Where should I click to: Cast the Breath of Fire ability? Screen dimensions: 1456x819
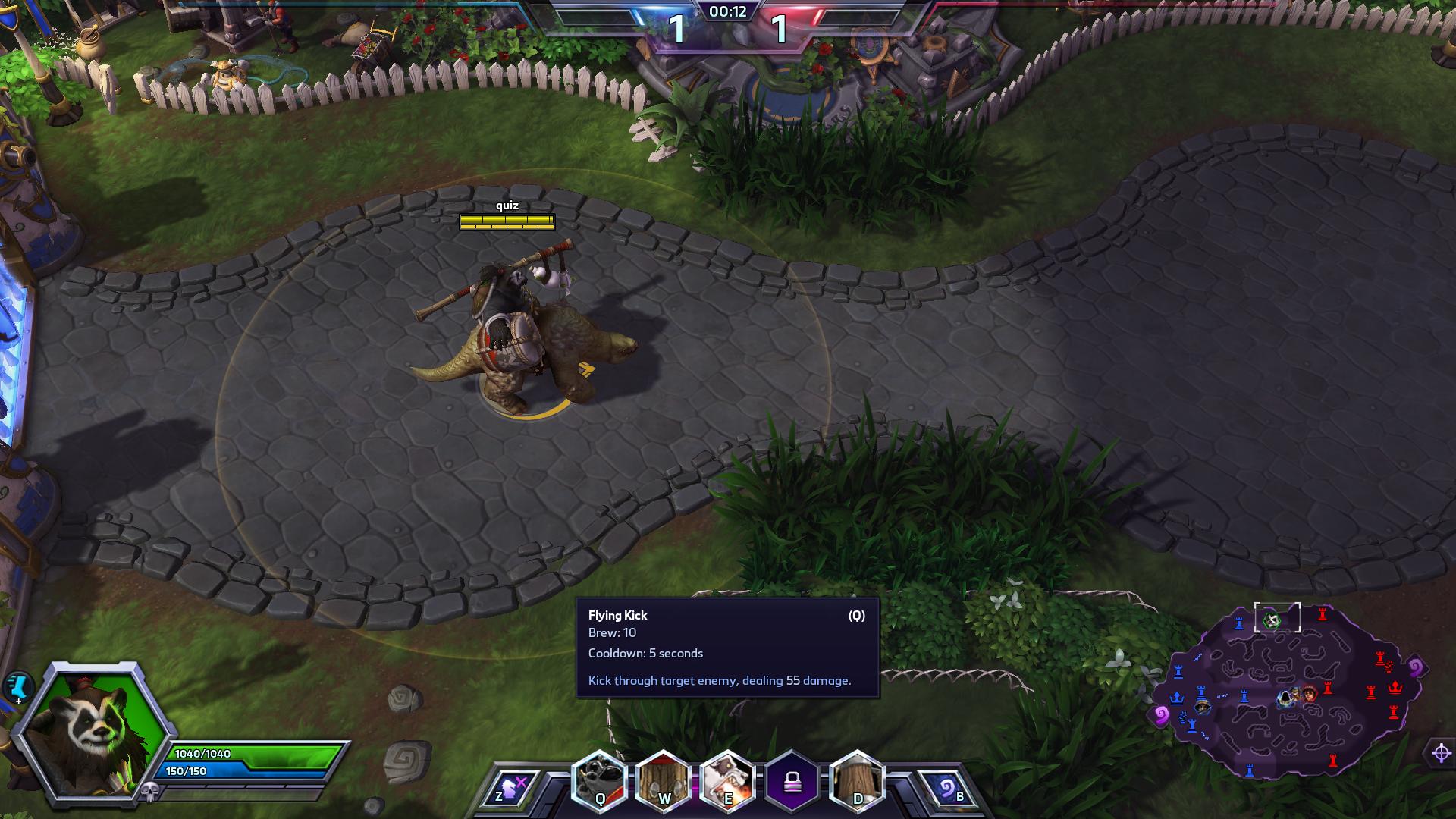pyautogui.click(x=728, y=782)
